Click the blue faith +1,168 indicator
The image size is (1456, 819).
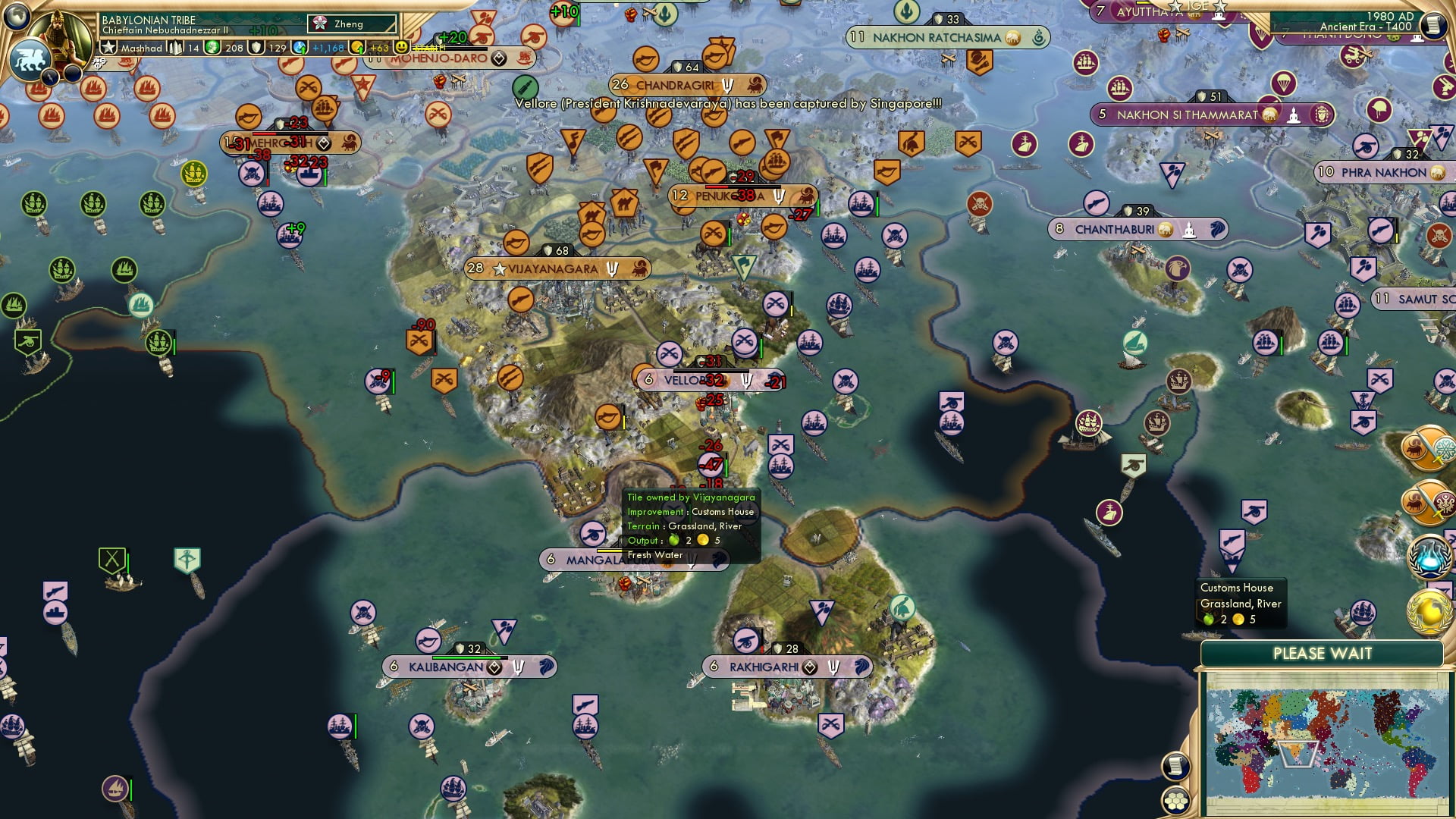point(299,47)
